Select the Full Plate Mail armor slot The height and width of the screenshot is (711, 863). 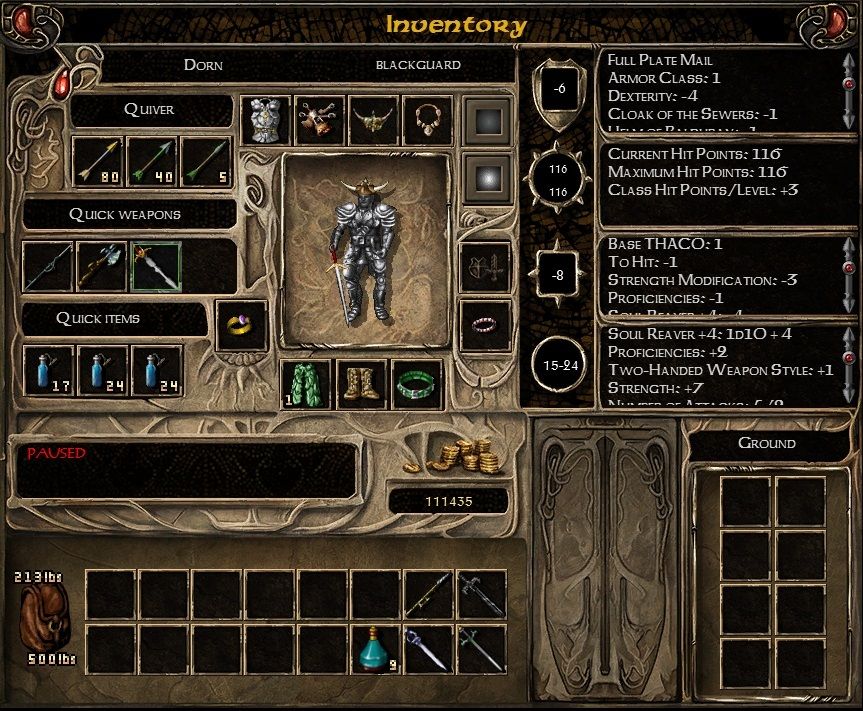265,121
